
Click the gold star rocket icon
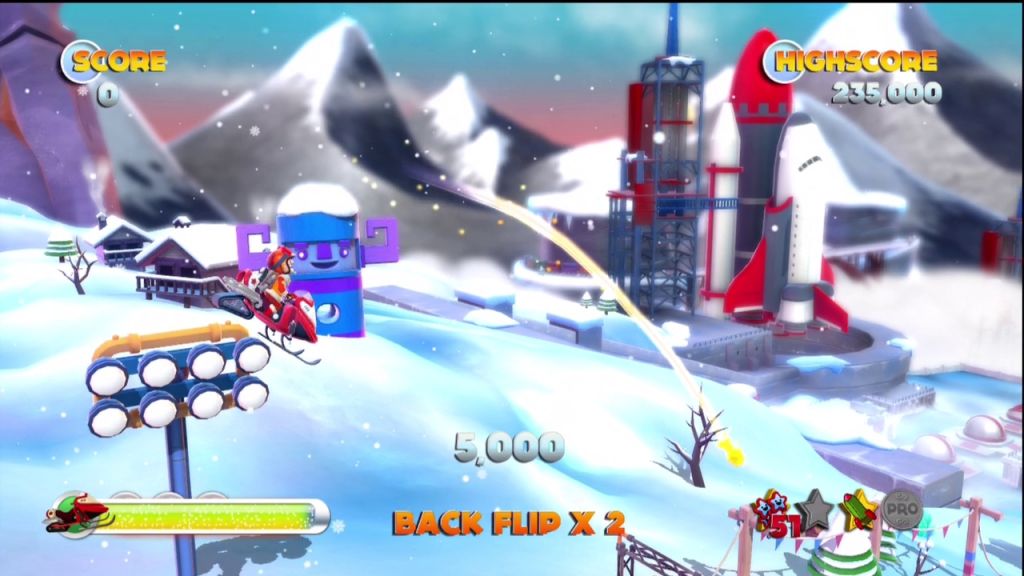[859, 510]
